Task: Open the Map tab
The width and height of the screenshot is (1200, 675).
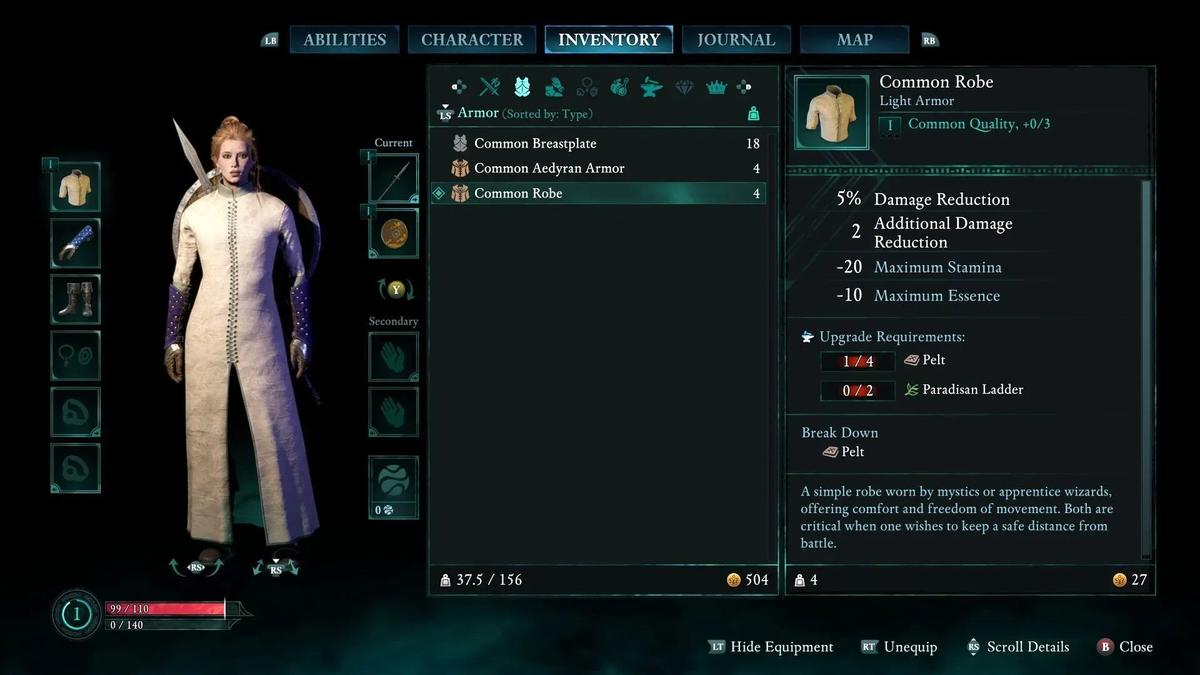Action: pos(854,40)
